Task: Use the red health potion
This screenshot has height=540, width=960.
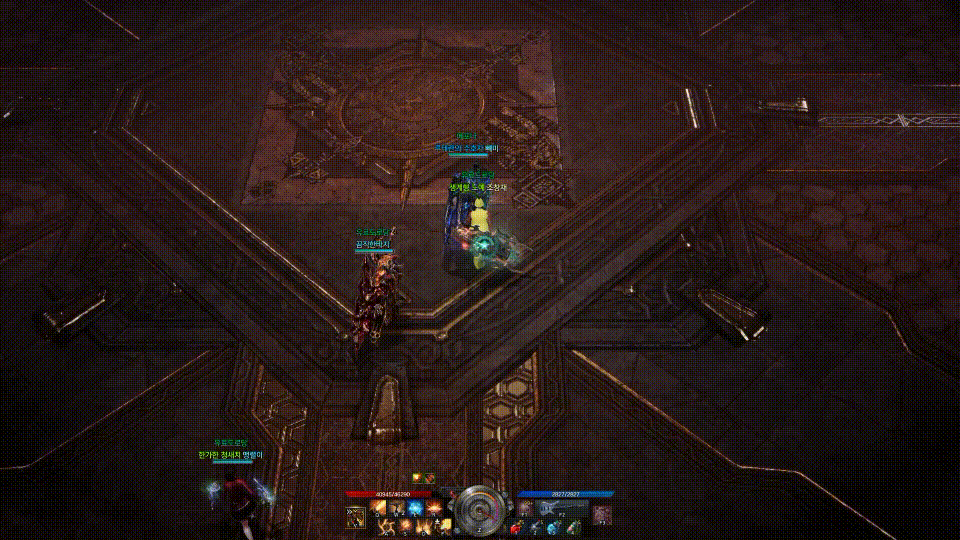Action: [x=516, y=527]
